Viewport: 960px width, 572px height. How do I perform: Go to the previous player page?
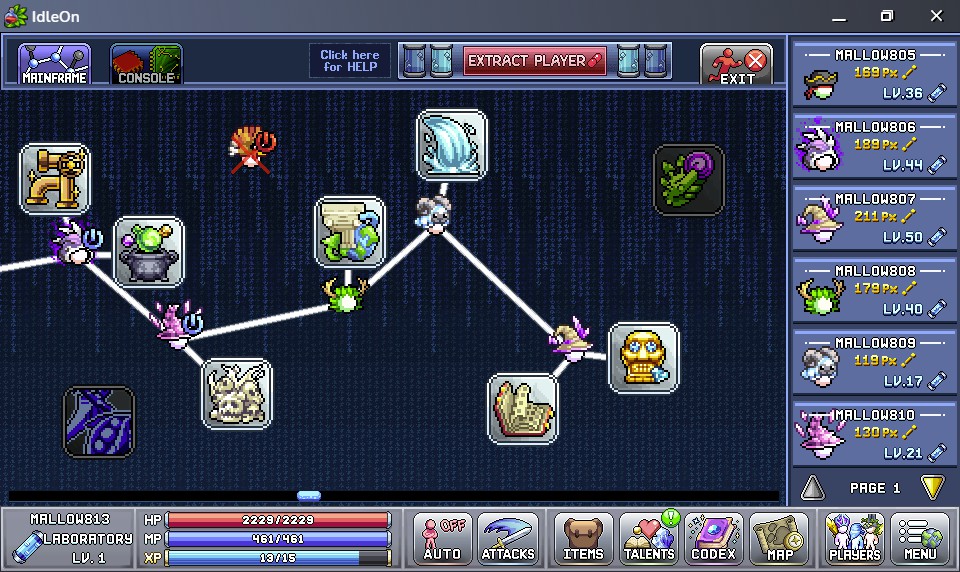[813, 488]
